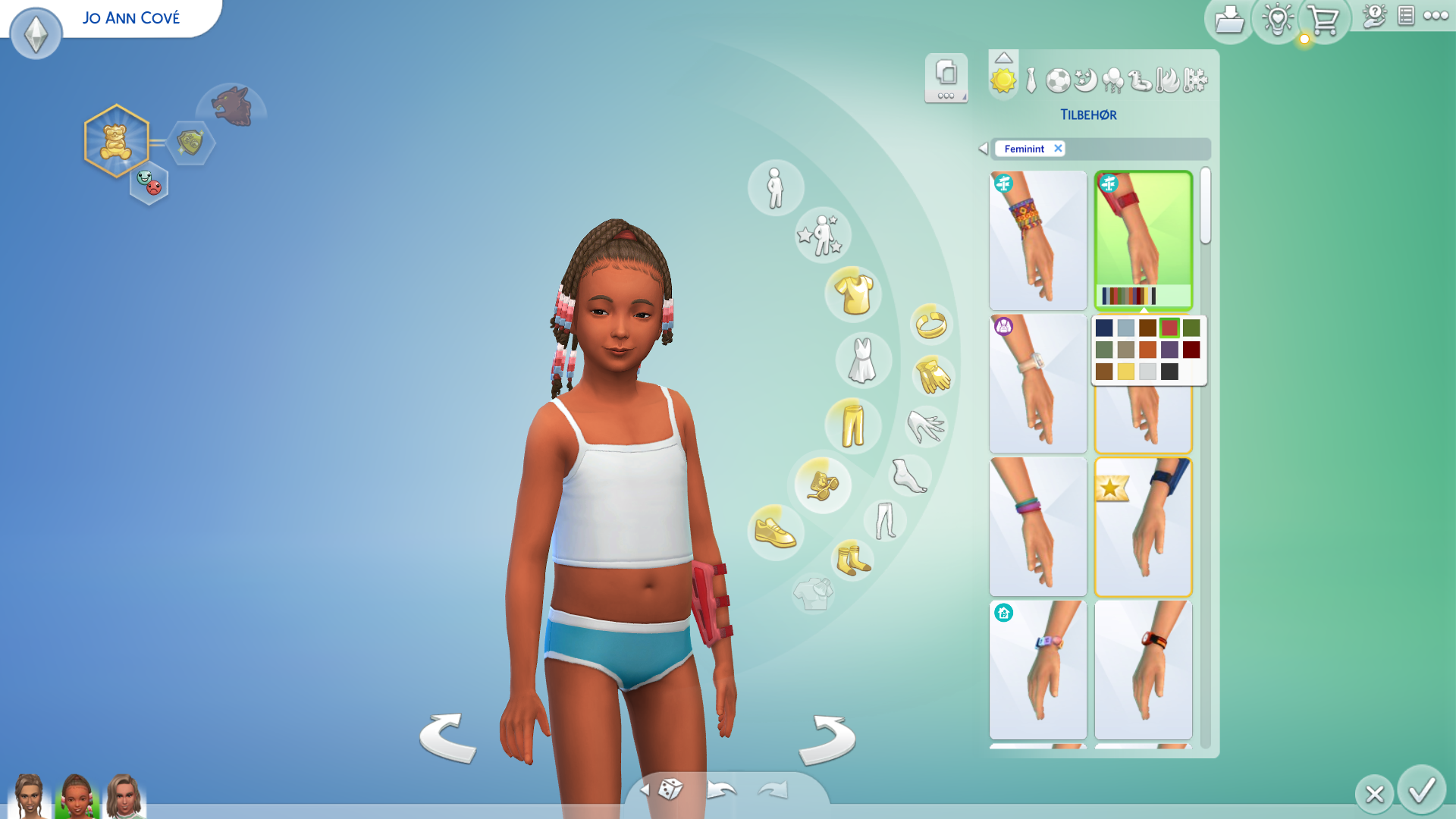Rotate the Sim left with arrow
The width and height of the screenshot is (1456, 819).
point(448,737)
